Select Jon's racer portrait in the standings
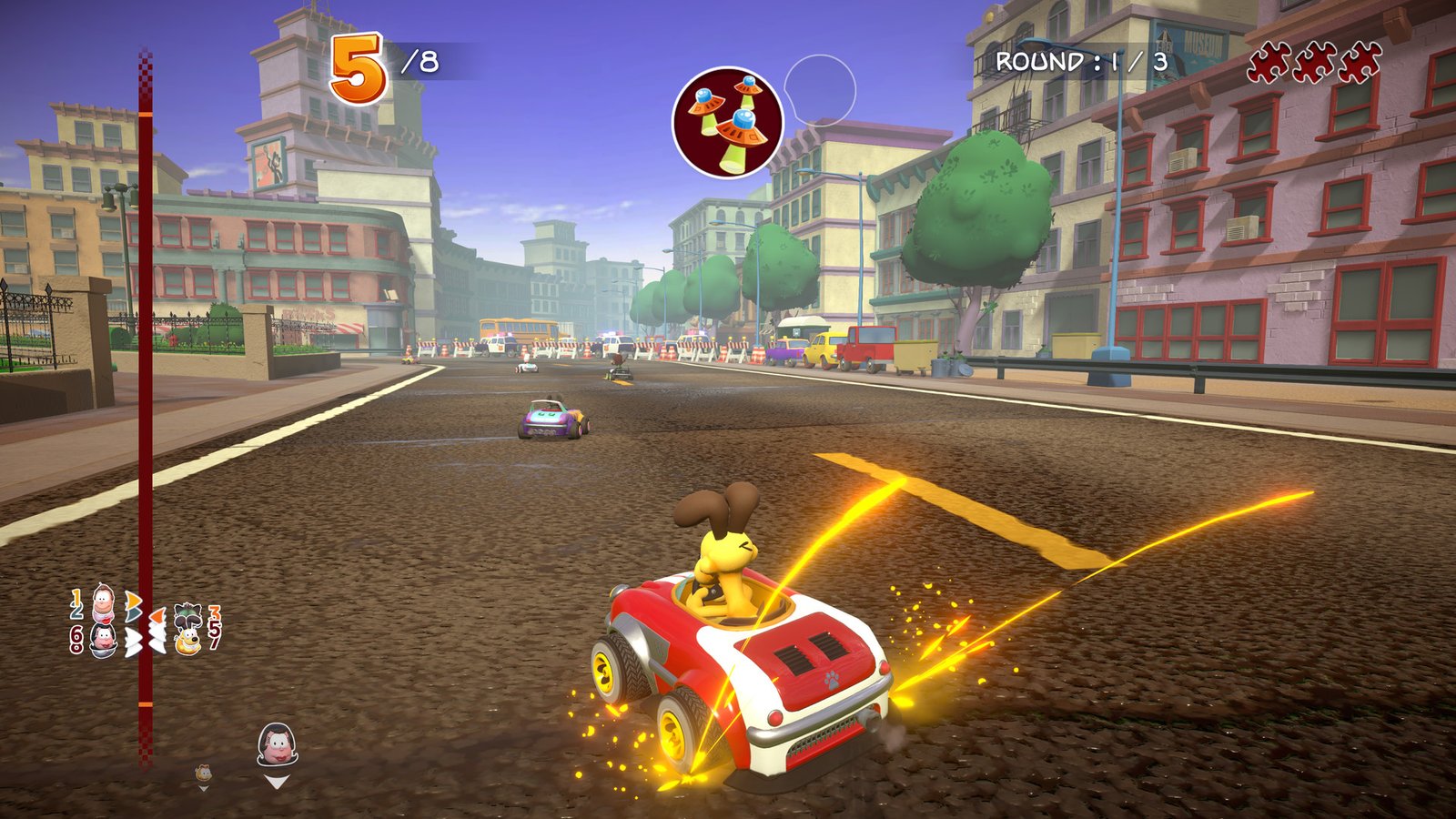The height and width of the screenshot is (819, 1456). 104,602
